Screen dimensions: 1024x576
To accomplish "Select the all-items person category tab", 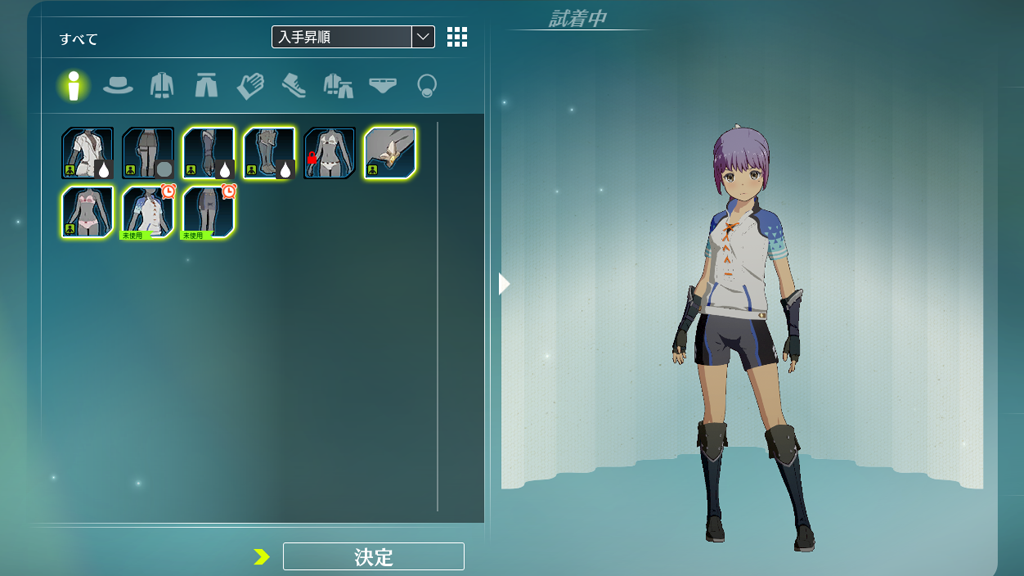I will click(x=73, y=86).
